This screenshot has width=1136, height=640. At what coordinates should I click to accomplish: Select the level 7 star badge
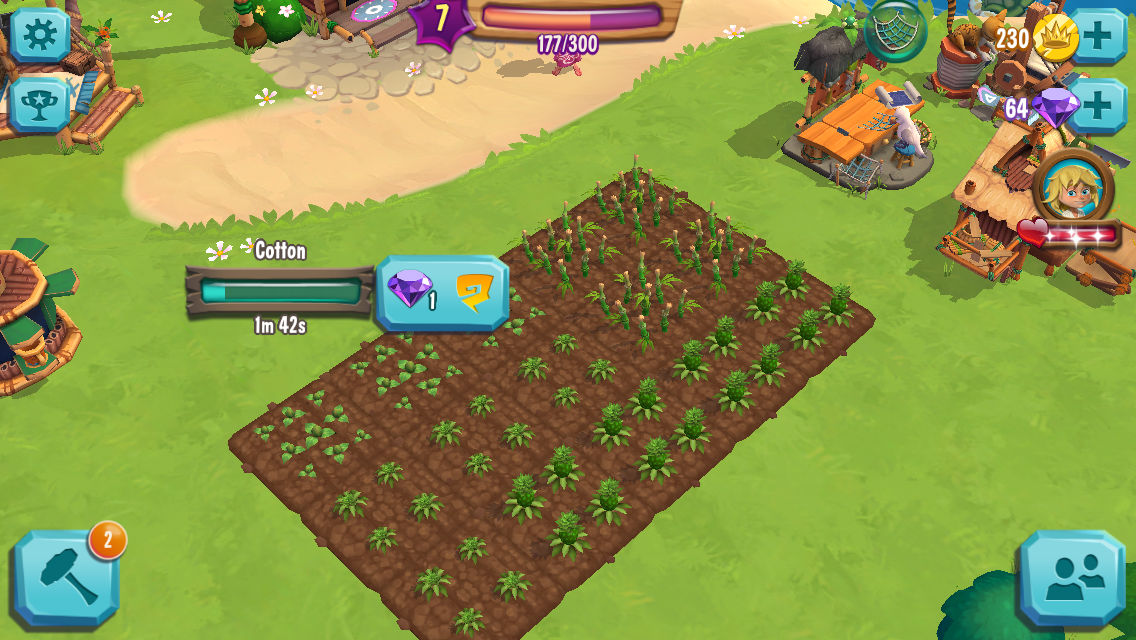point(442,20)
